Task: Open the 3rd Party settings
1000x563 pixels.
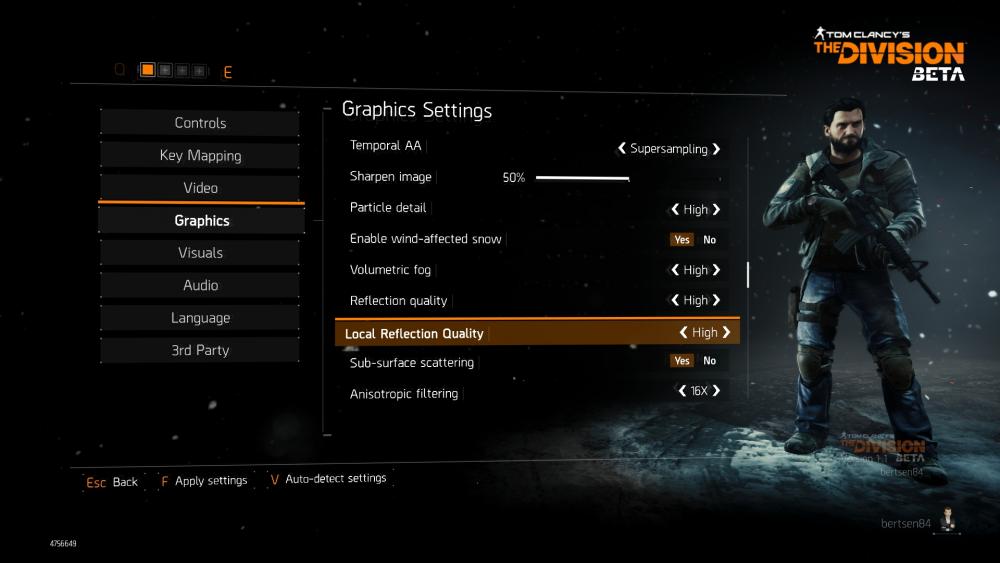Action: coord(200,351)
